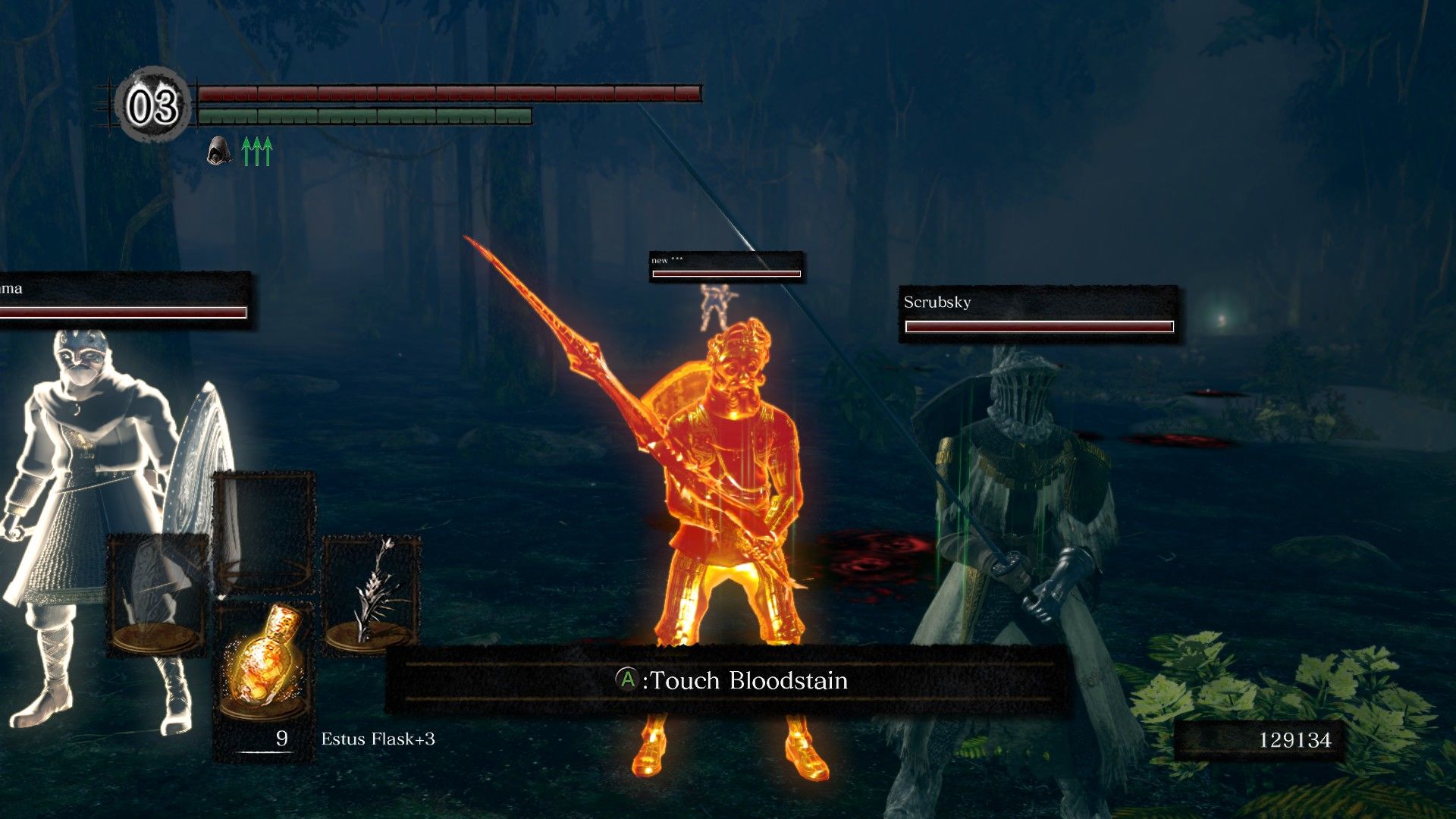Click the green arrows buff icon
The image size is (1456, 819).
[x=257, y=151]
